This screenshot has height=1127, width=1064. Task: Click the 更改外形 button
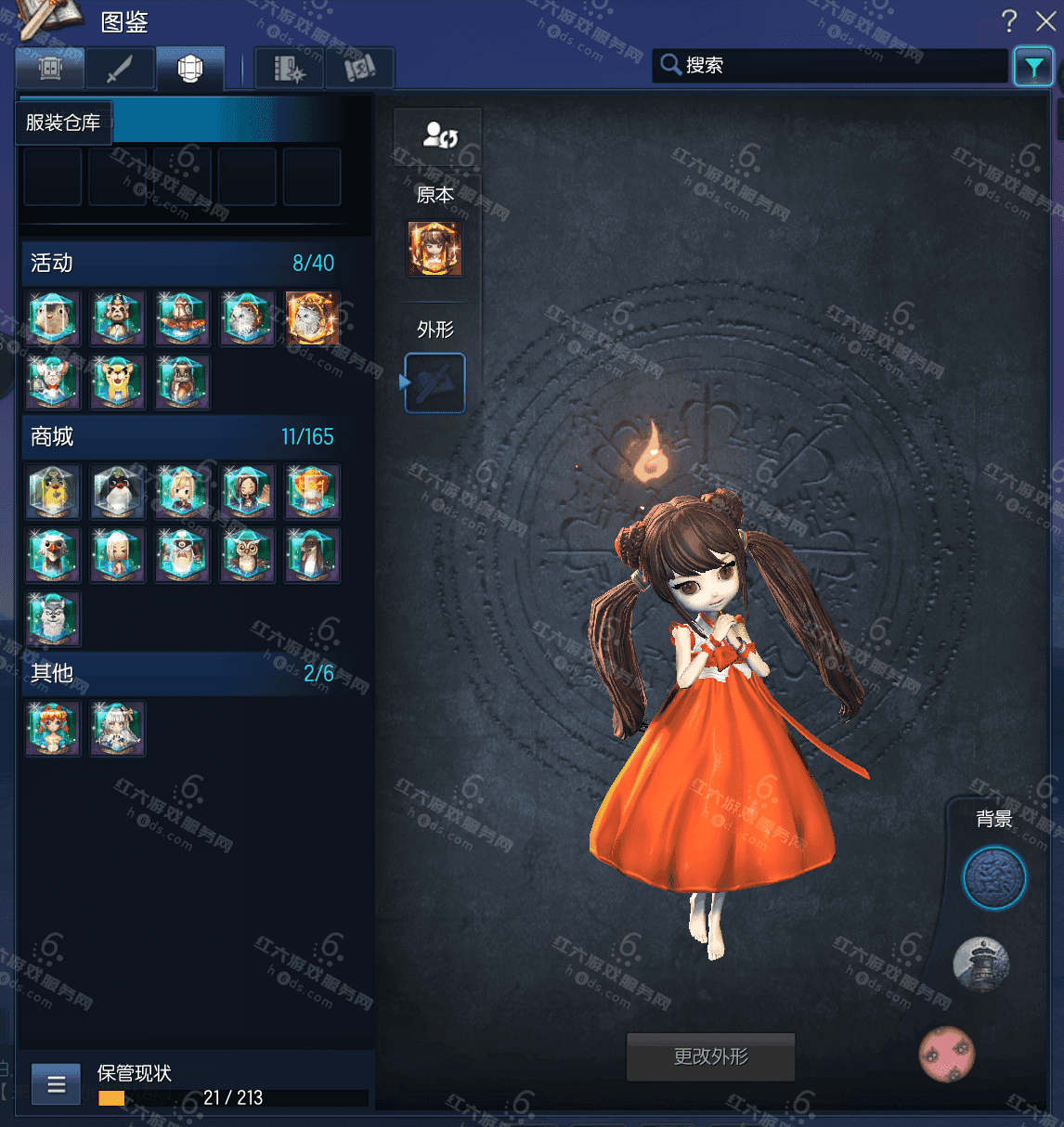point(710,1056)
